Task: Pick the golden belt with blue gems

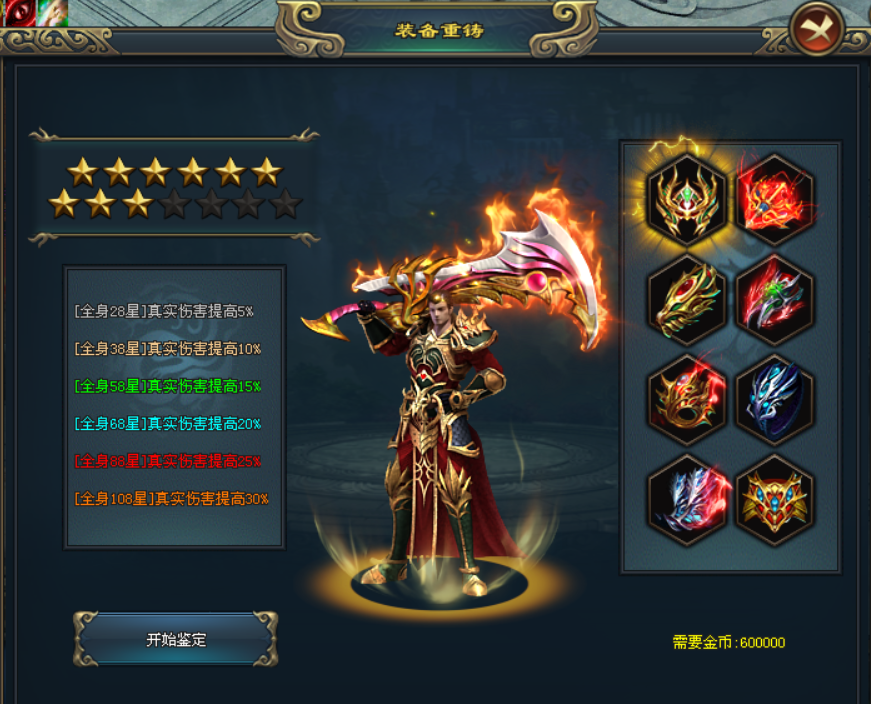Action: (x=775, y=499)
